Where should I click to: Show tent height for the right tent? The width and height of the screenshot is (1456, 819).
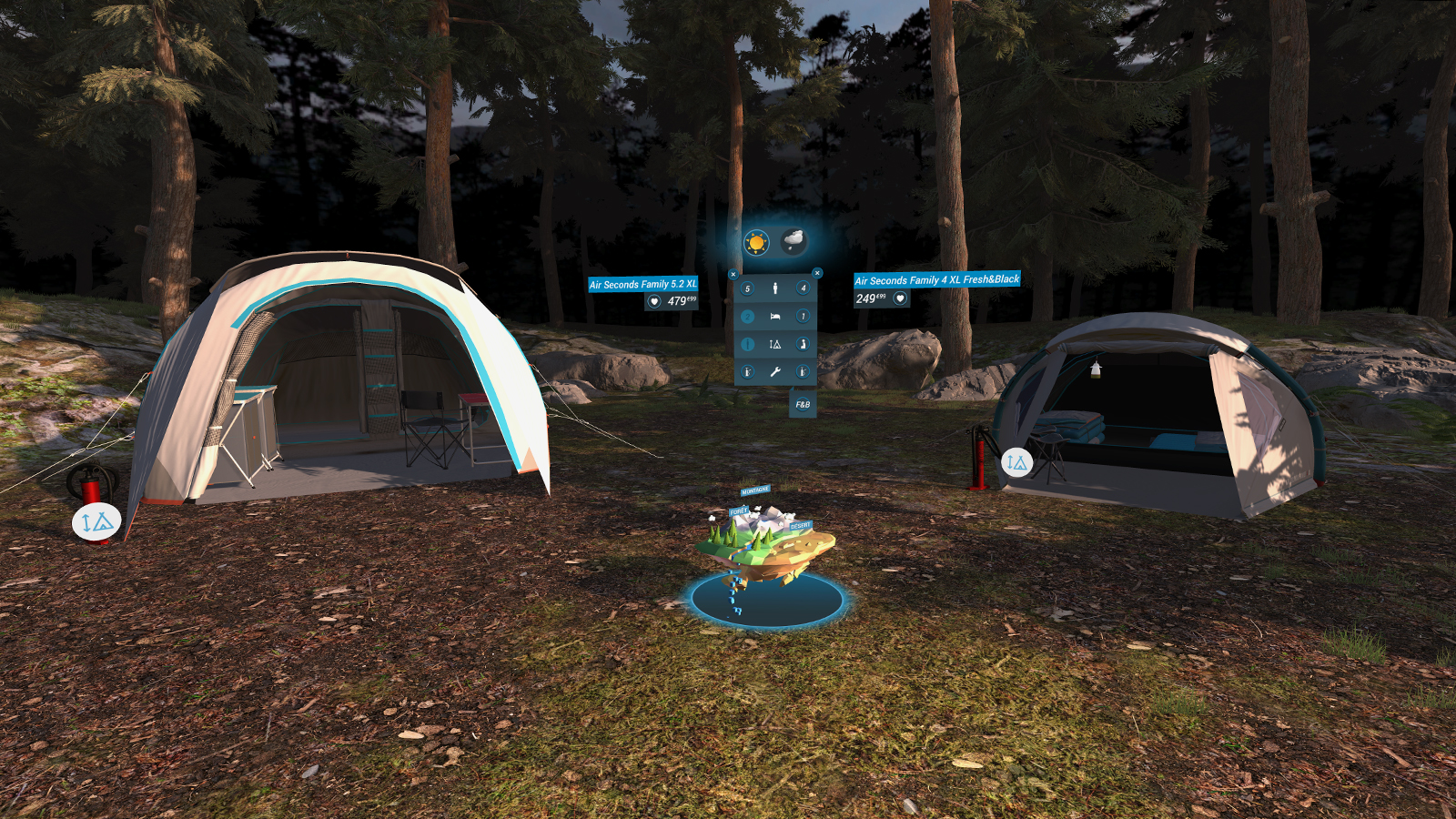click(1016, 462)
